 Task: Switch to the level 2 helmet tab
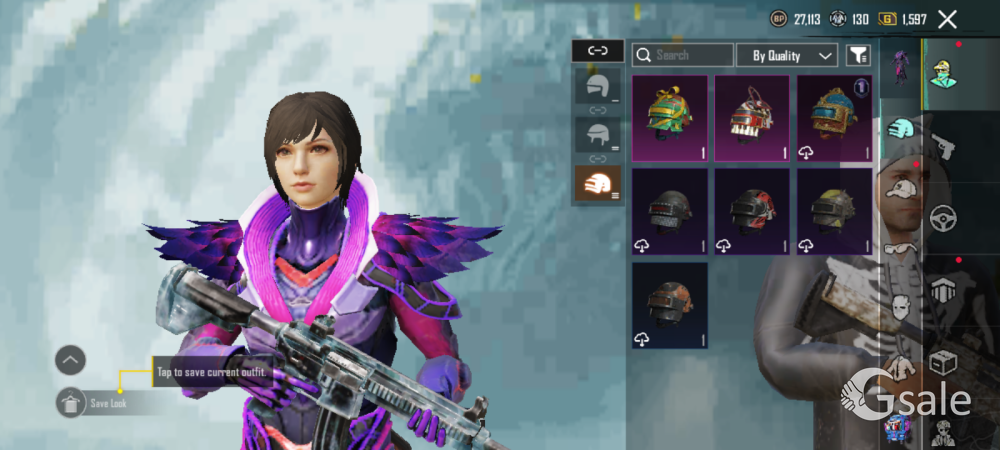(597, 135)
